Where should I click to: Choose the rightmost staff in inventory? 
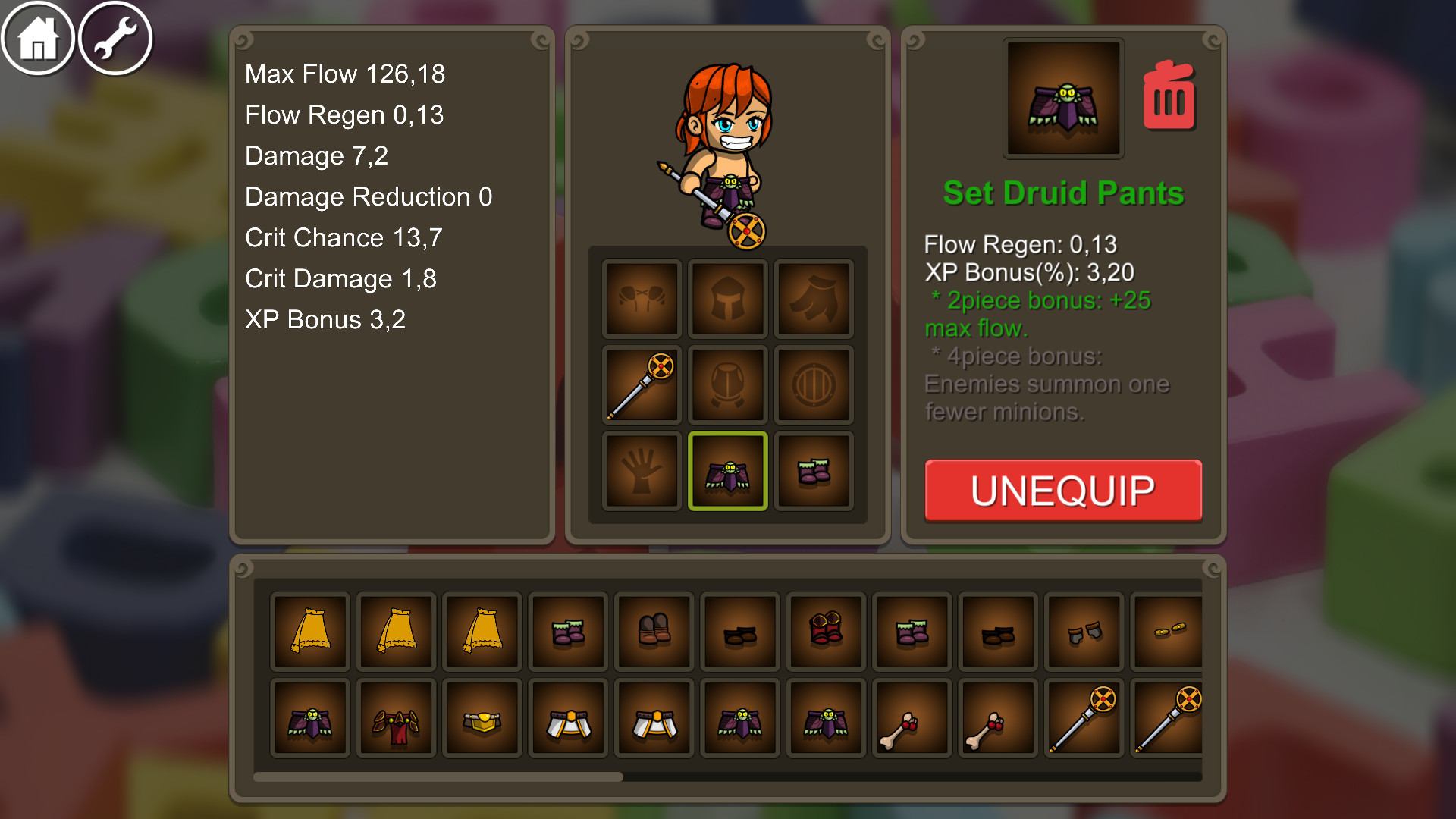coord(1170,717)
